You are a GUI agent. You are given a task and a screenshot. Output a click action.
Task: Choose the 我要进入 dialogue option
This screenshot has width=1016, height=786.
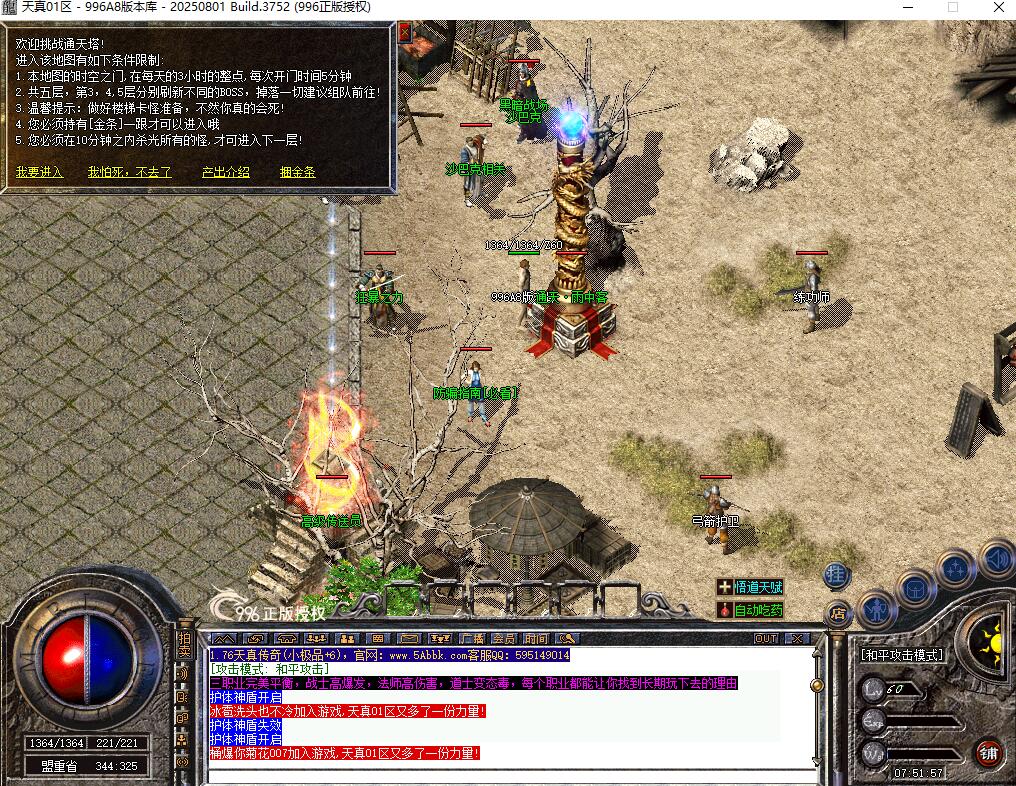tap(39, 172)
